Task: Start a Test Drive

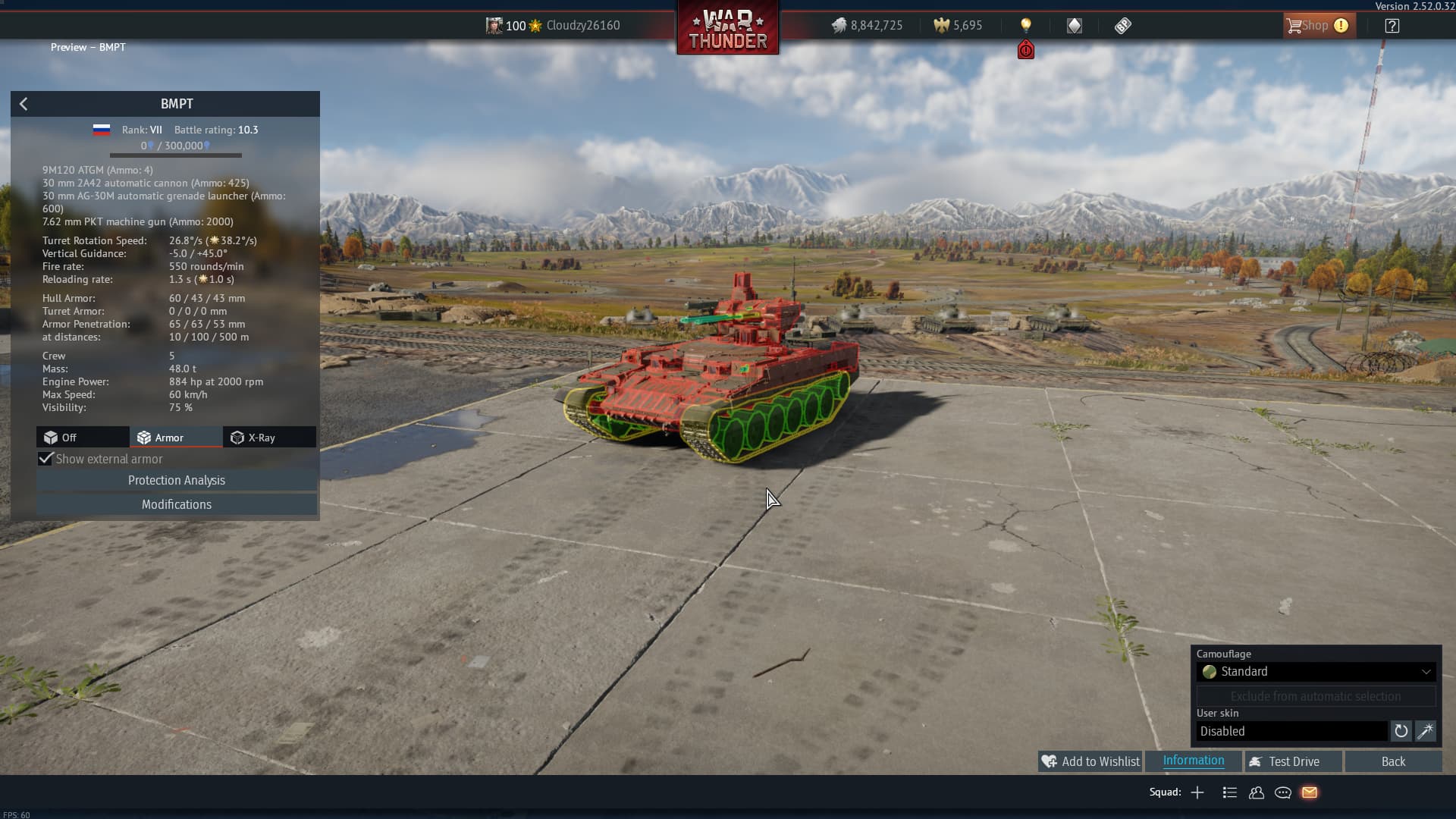Action: click(1293, 761)
